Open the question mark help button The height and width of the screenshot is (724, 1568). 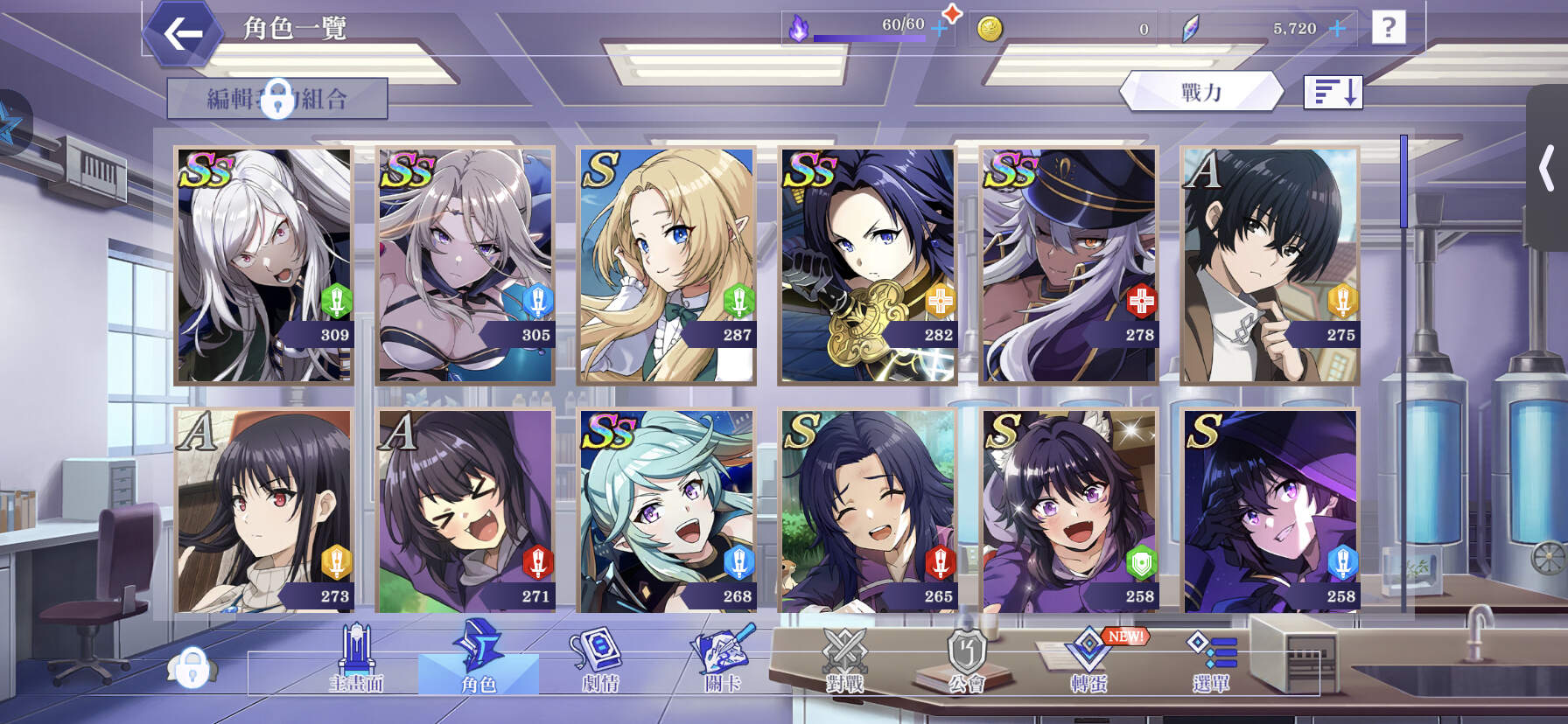tap(1388, 28)
